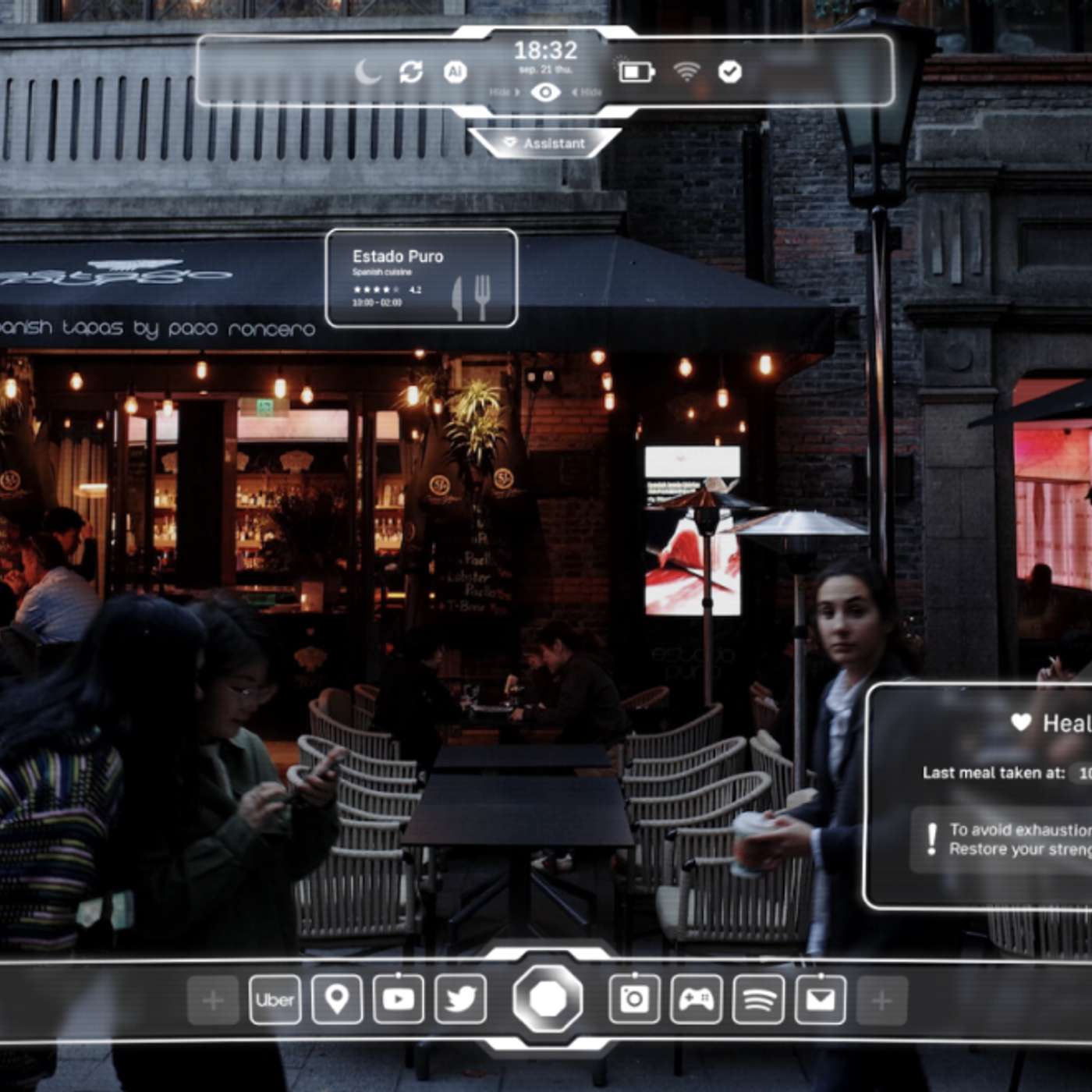Open the Spotify music app
The width and height of the screenshot is (1092, 1092).
pyautogui.click(x=758, y=999)
